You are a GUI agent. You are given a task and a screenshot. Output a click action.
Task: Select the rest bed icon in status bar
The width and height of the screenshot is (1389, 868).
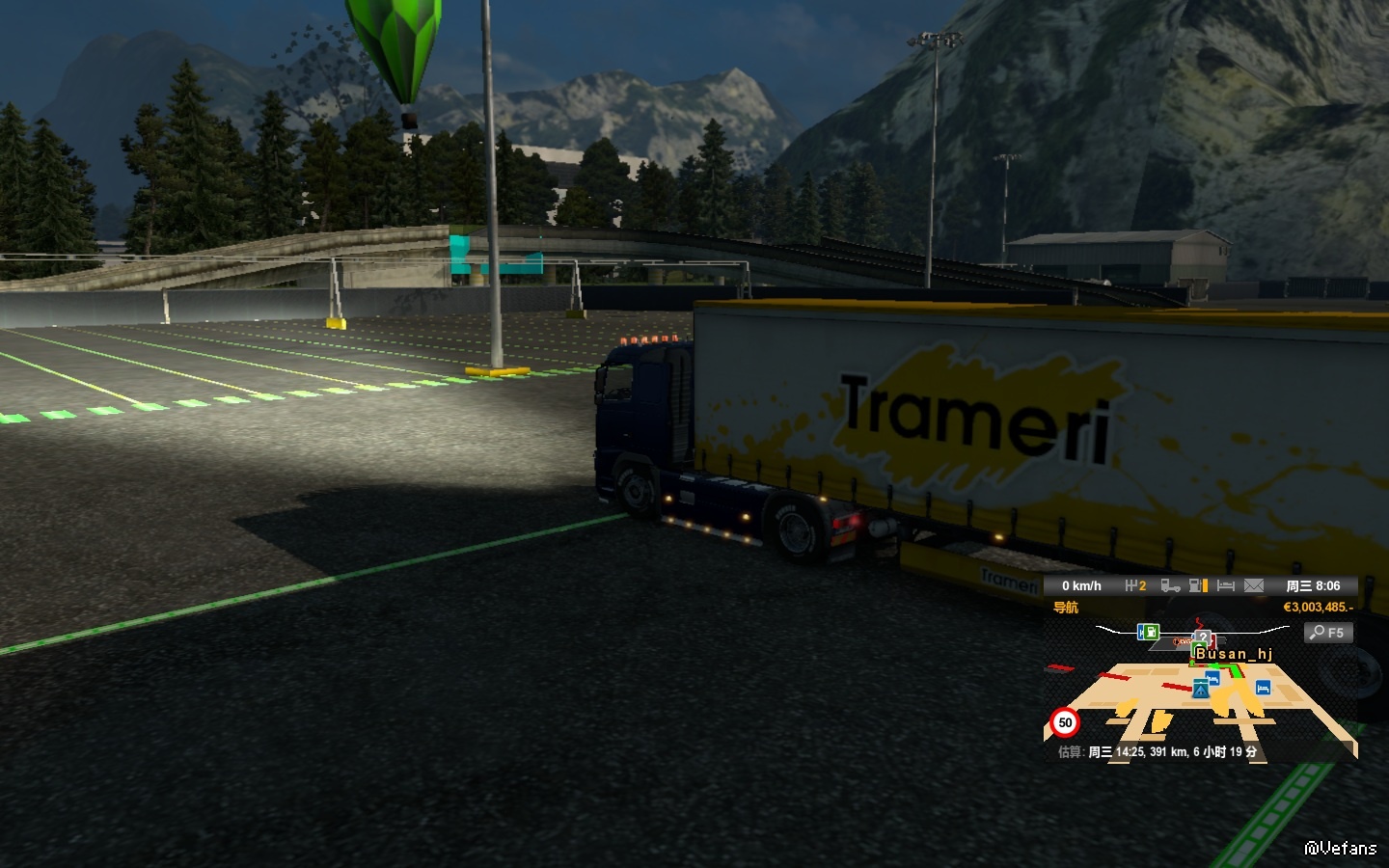1226,585
